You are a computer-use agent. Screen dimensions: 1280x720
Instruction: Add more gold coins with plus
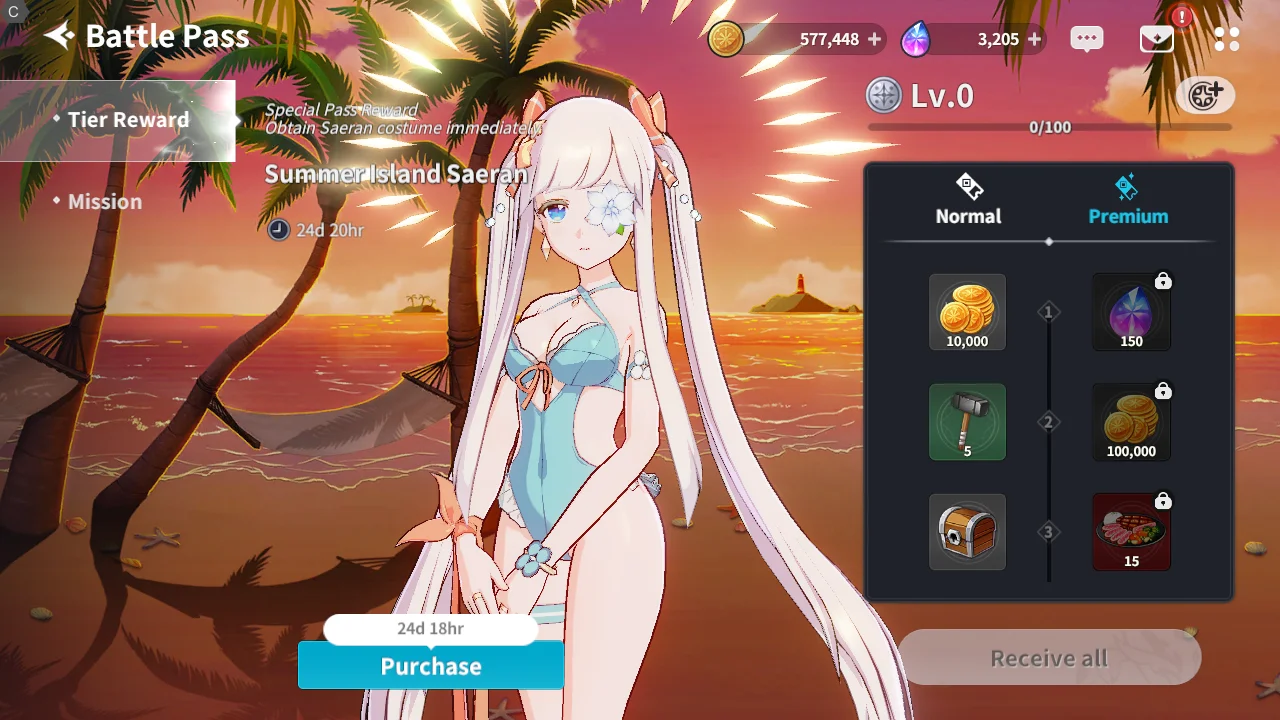coord(875,40)
